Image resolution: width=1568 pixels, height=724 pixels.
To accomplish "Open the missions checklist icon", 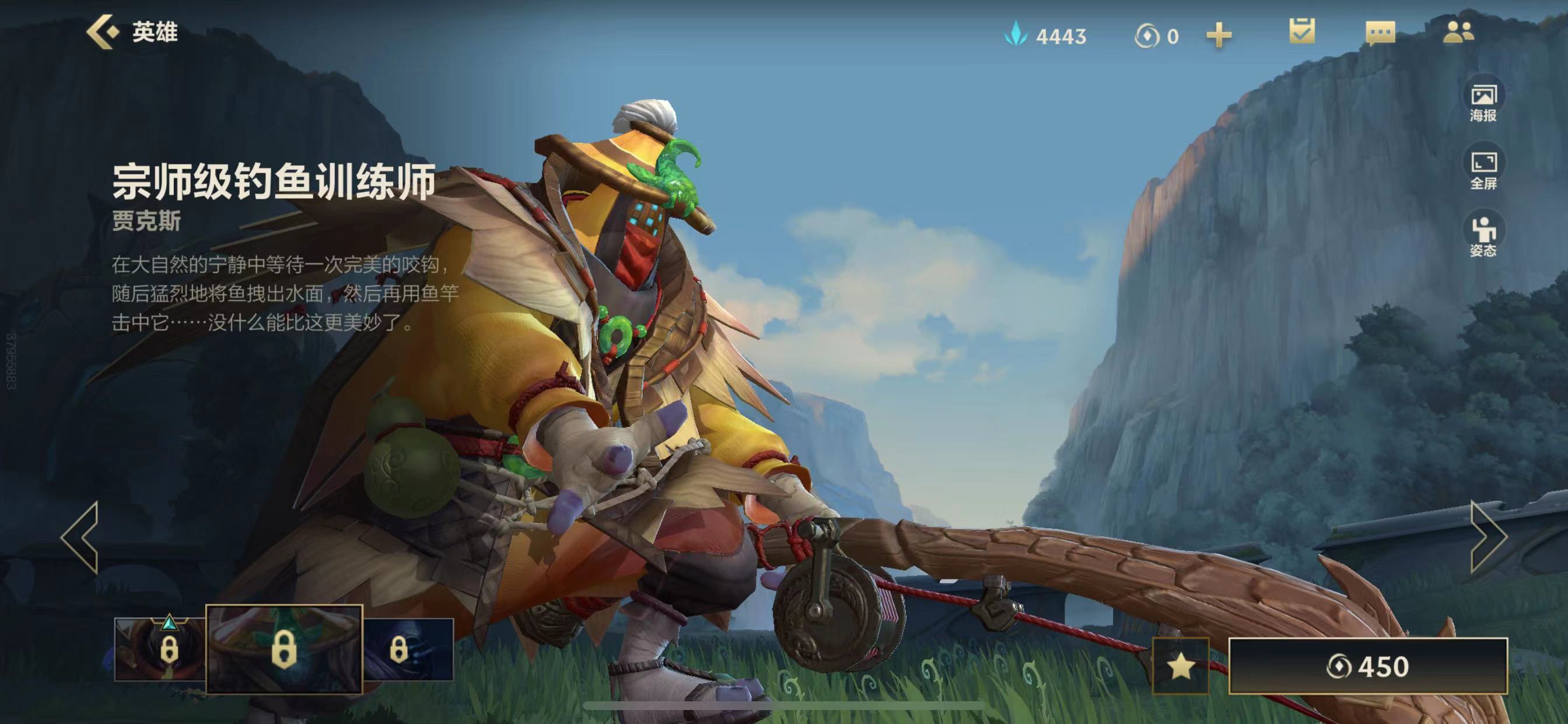I will 1302,31.
